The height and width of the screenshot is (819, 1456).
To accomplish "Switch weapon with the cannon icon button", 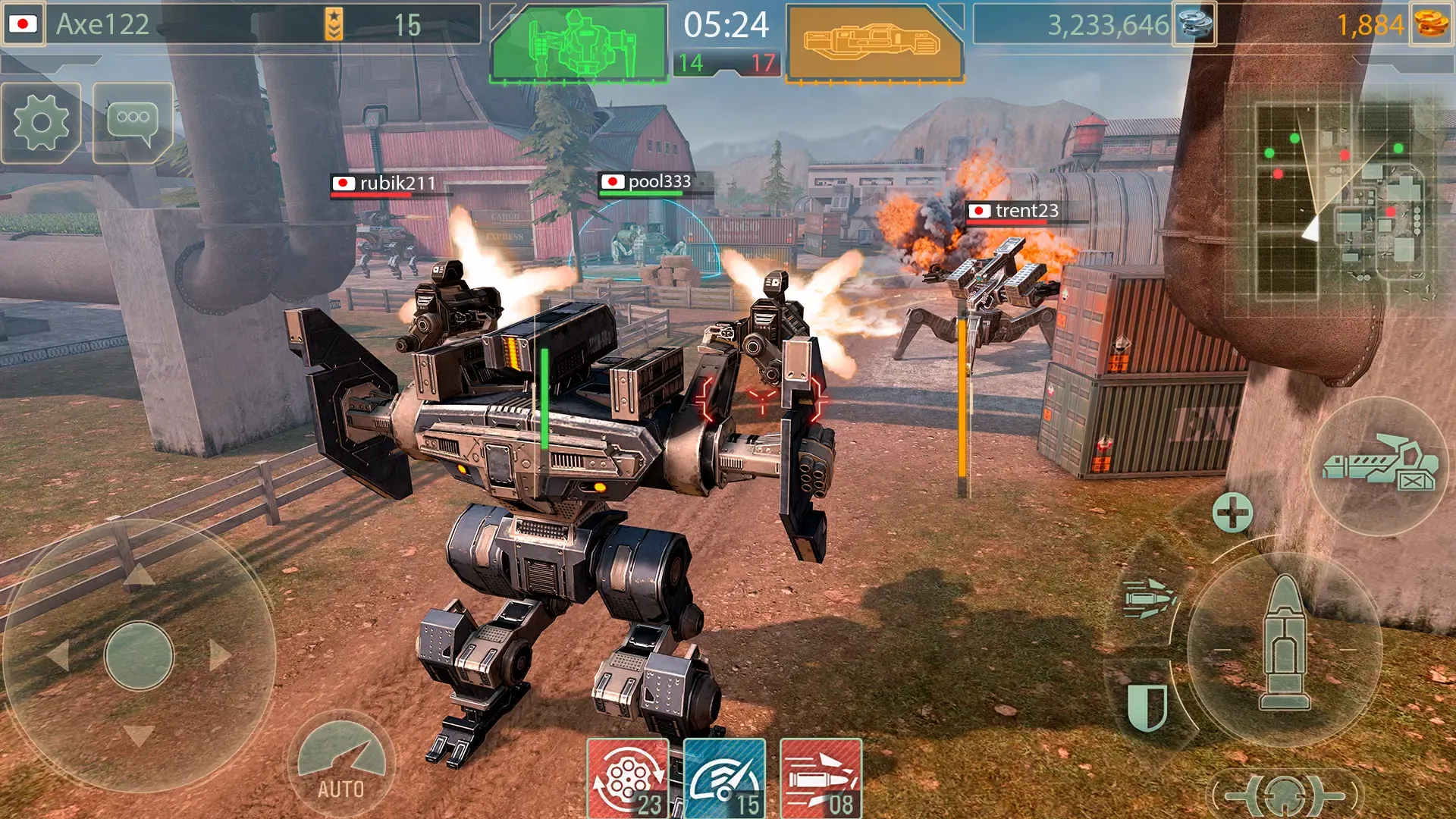I will point(1380,465).
